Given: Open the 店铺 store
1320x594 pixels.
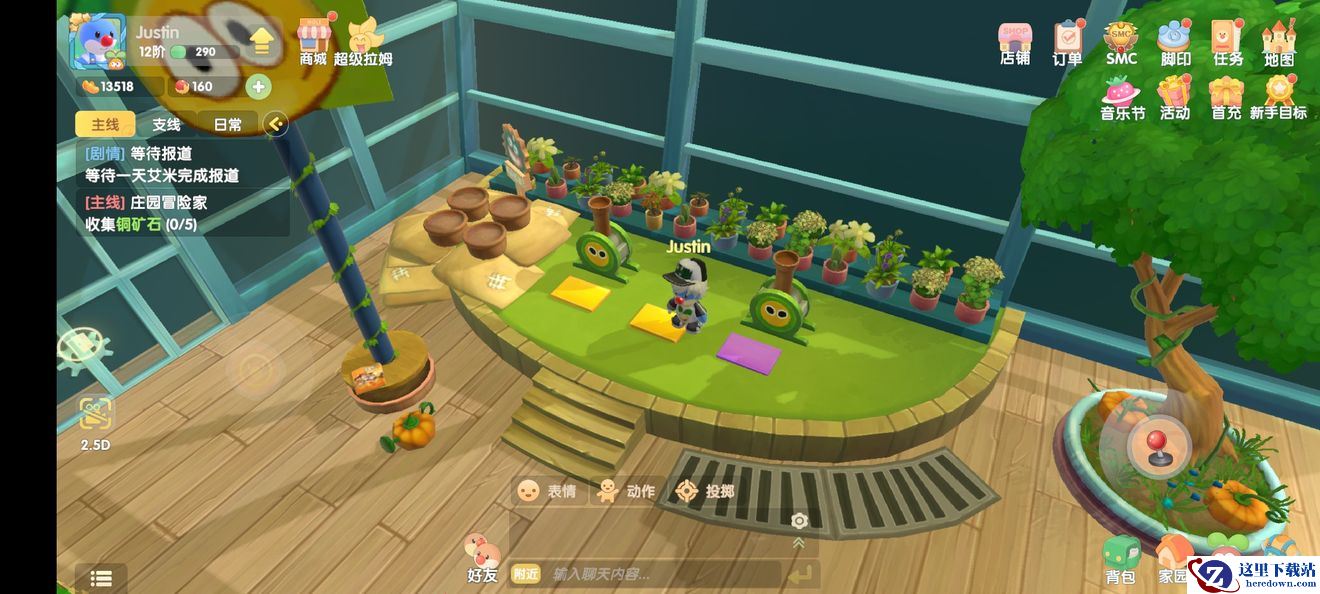Looking at the screenshot, I should (x=1015, y=42).
